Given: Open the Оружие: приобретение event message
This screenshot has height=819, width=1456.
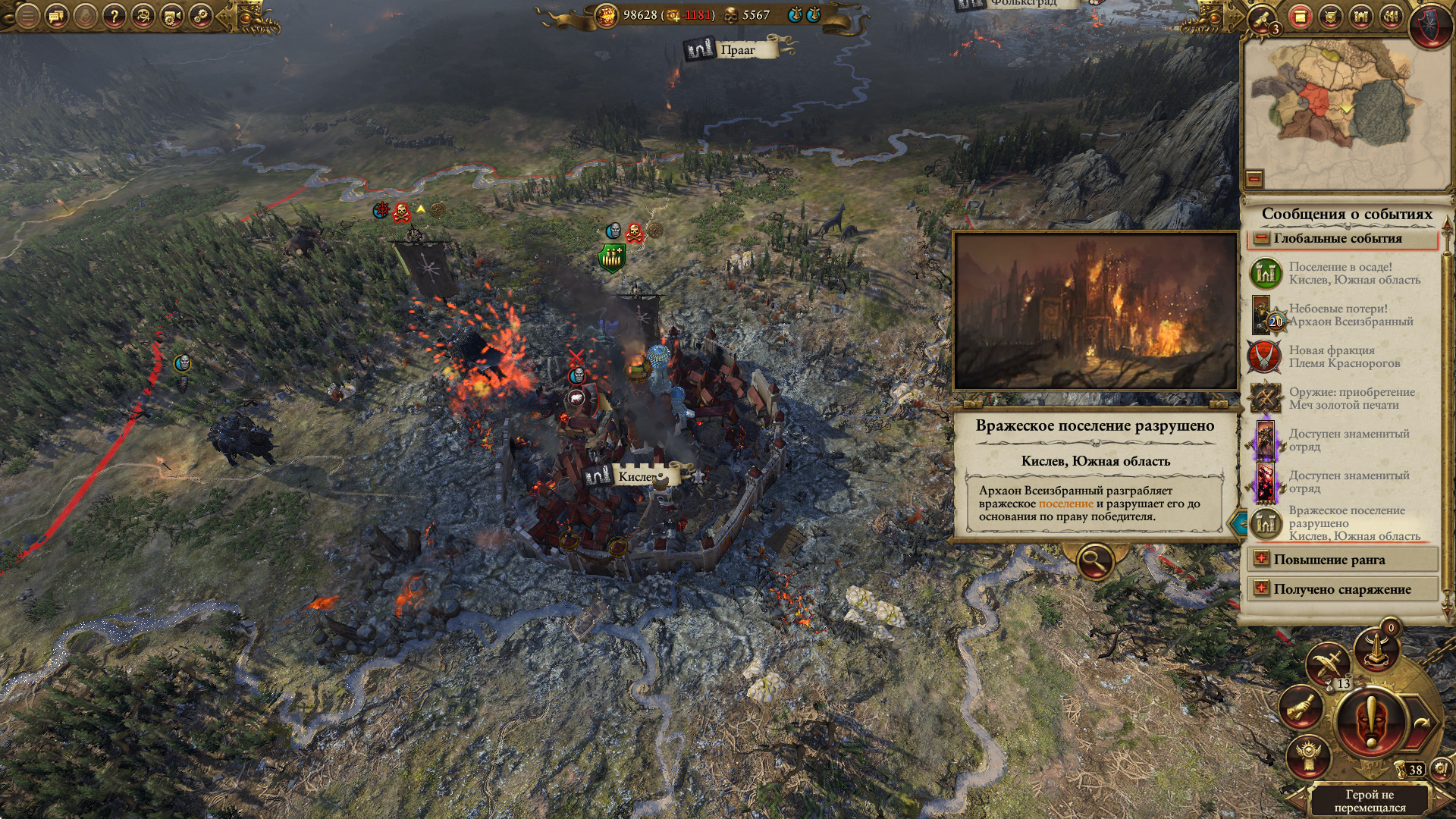Looking at the screenshot, I should (x=1342, y=398).
